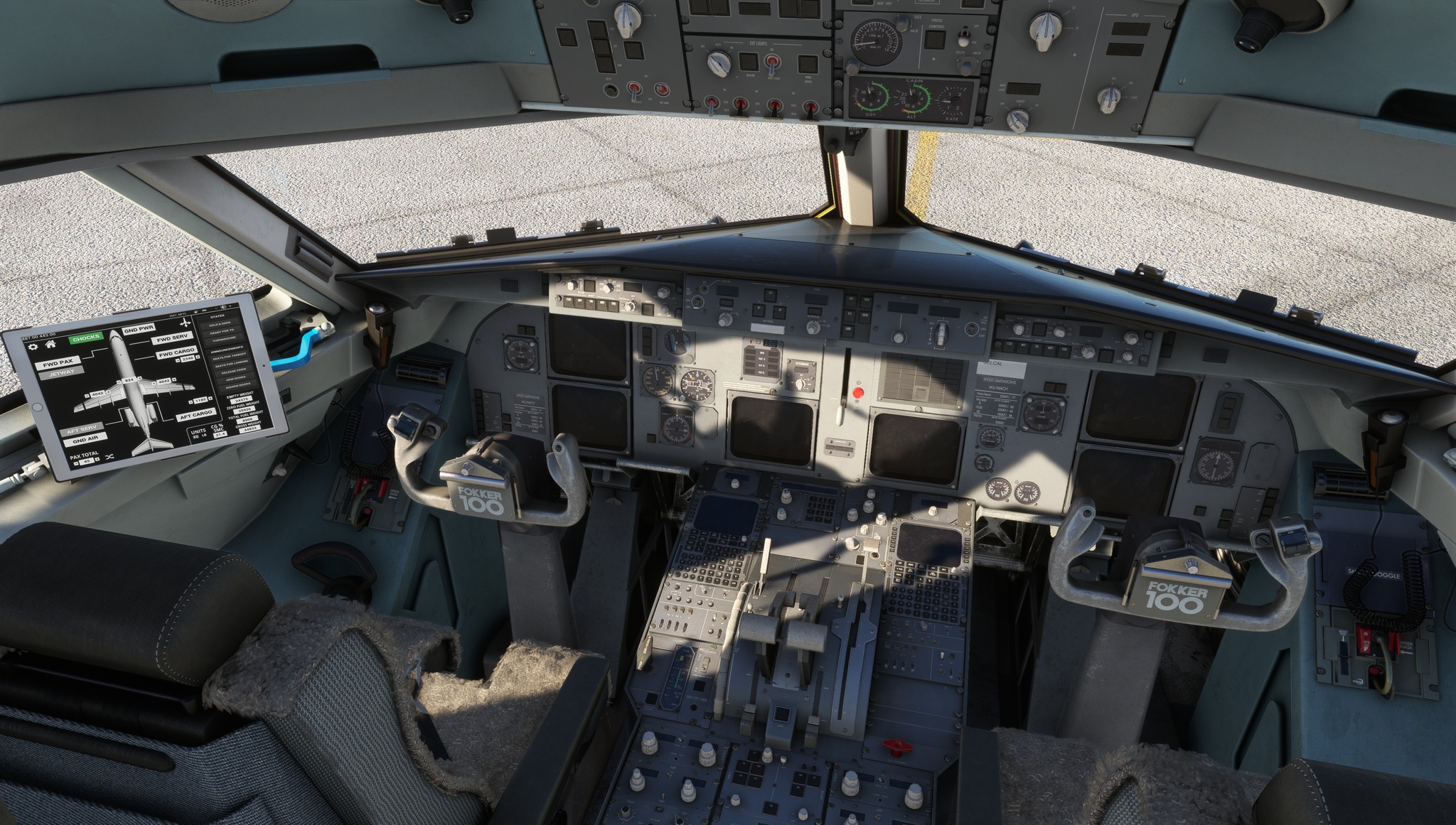This screenshot has width=1456, height=825.
Task: Choose the Turnaround state
Action: [x=225, y=340]
